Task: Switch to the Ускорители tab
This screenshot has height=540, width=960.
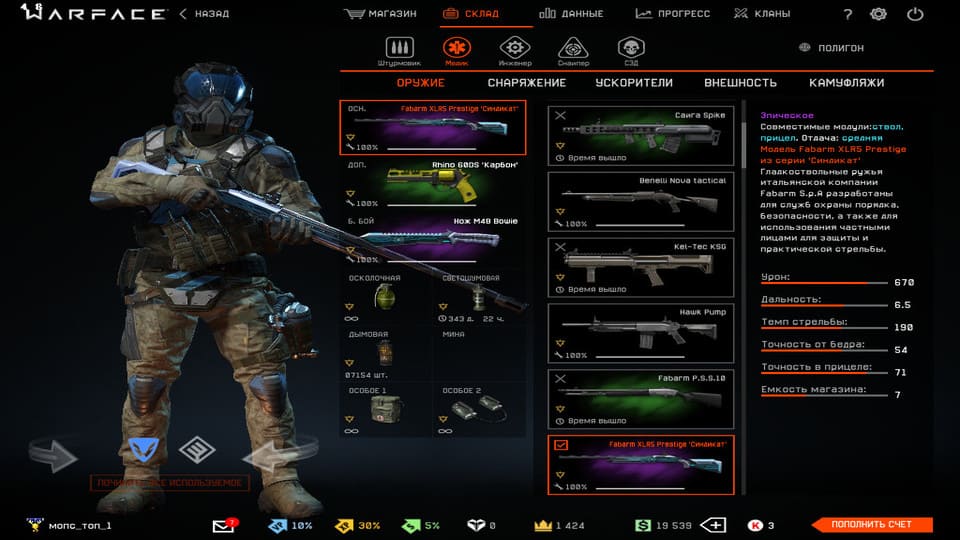Action: [634, 83]
